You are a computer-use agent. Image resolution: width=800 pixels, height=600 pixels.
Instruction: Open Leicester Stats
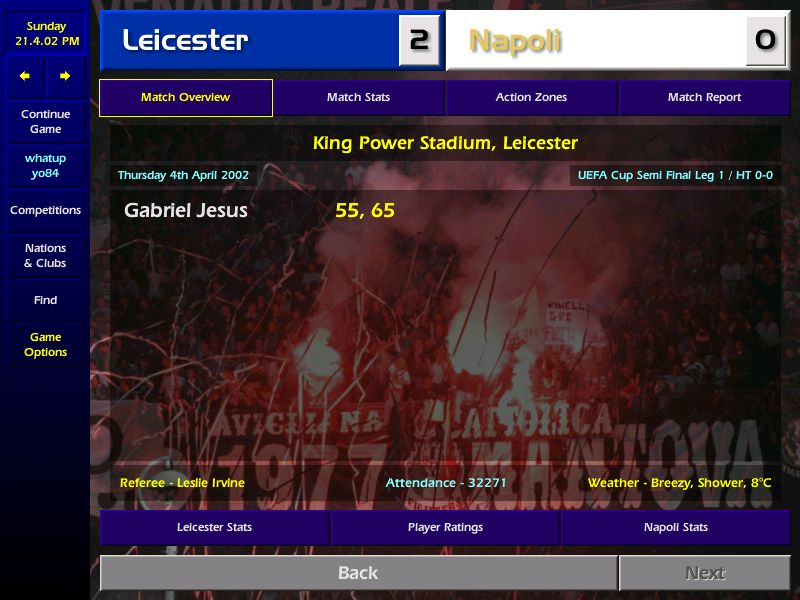point(214,527)
